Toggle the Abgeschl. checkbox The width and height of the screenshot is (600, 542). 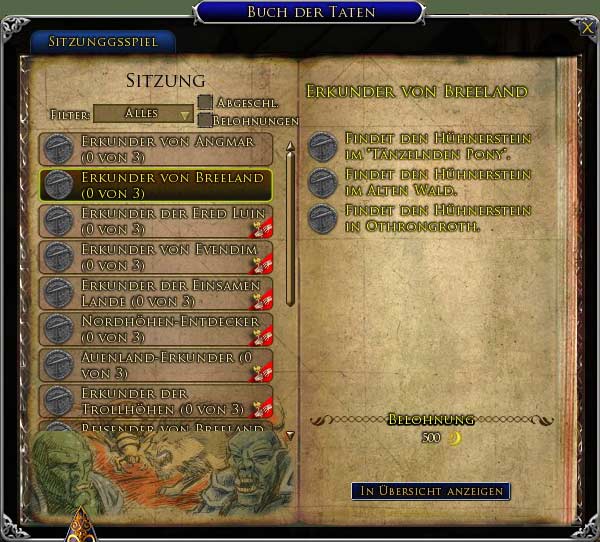tap(205, 102)
